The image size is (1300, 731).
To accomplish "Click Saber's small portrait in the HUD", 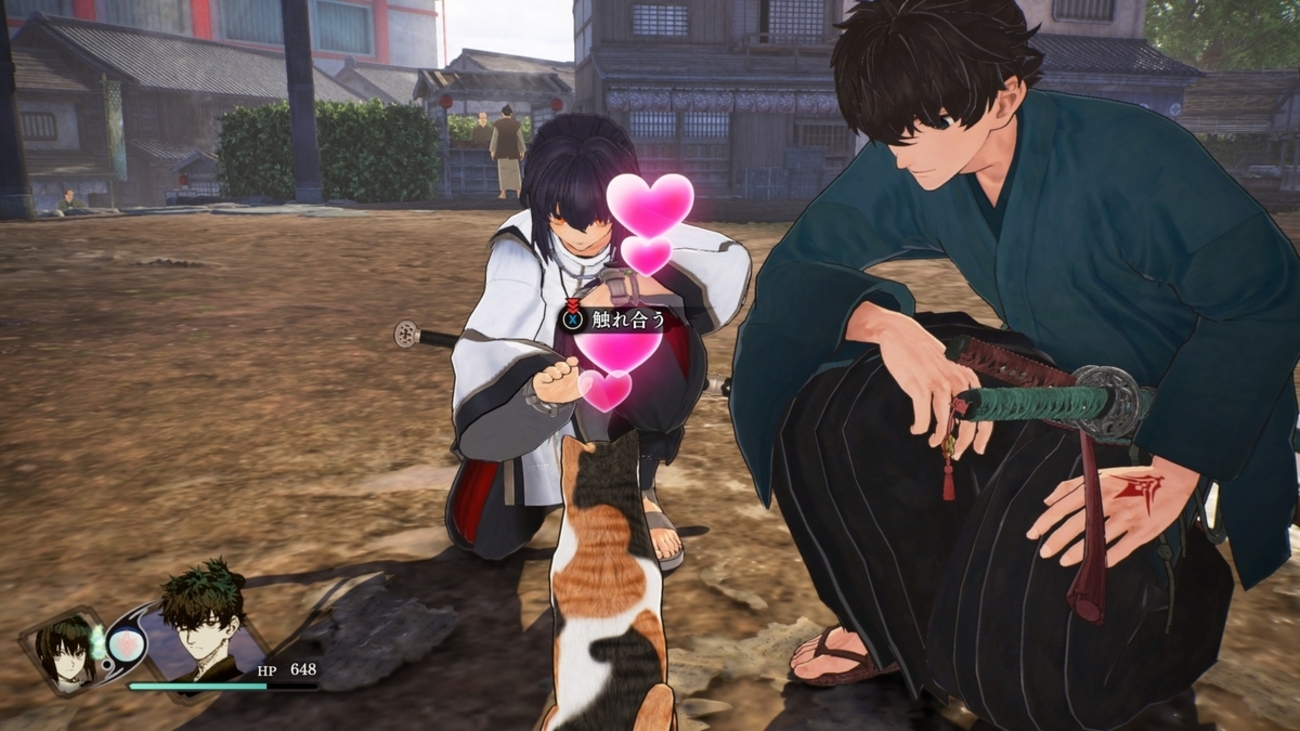I will click(x=64, y=651).
